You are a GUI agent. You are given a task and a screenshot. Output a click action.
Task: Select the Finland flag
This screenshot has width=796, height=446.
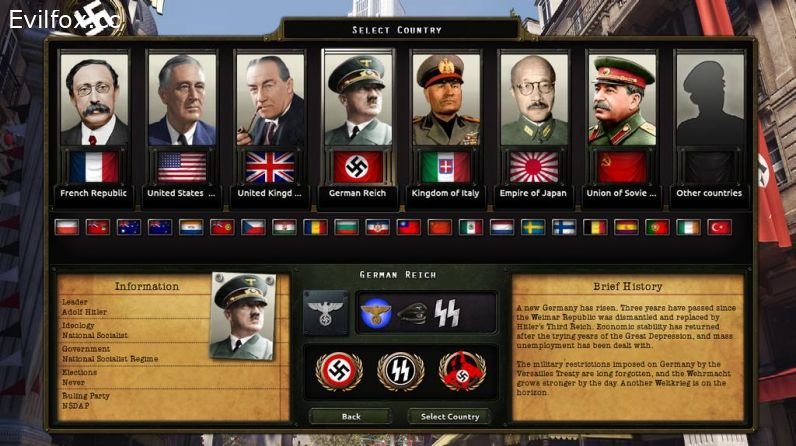pos(564,227)
